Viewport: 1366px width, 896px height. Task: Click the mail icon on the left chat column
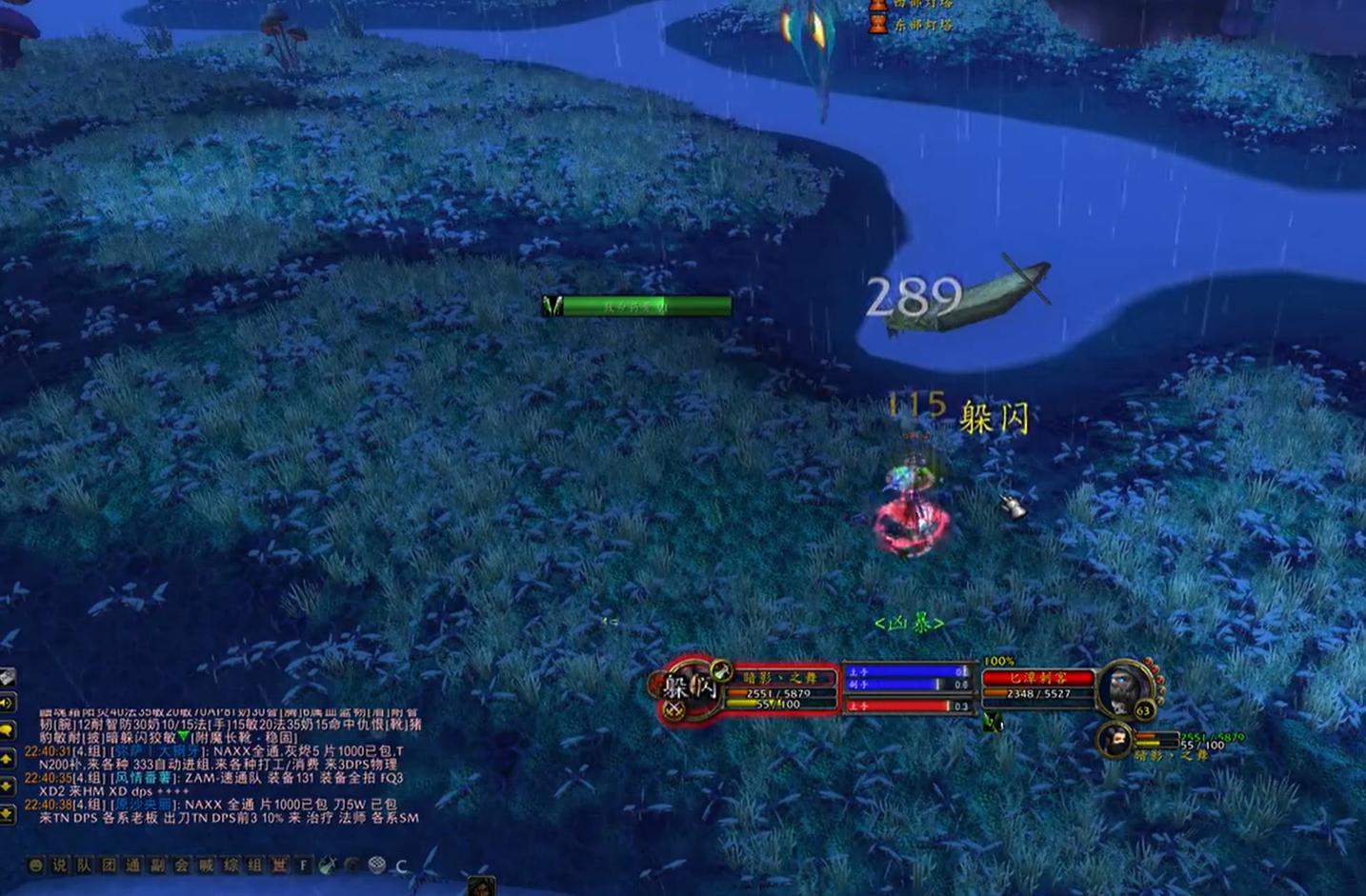click(7, 676)
